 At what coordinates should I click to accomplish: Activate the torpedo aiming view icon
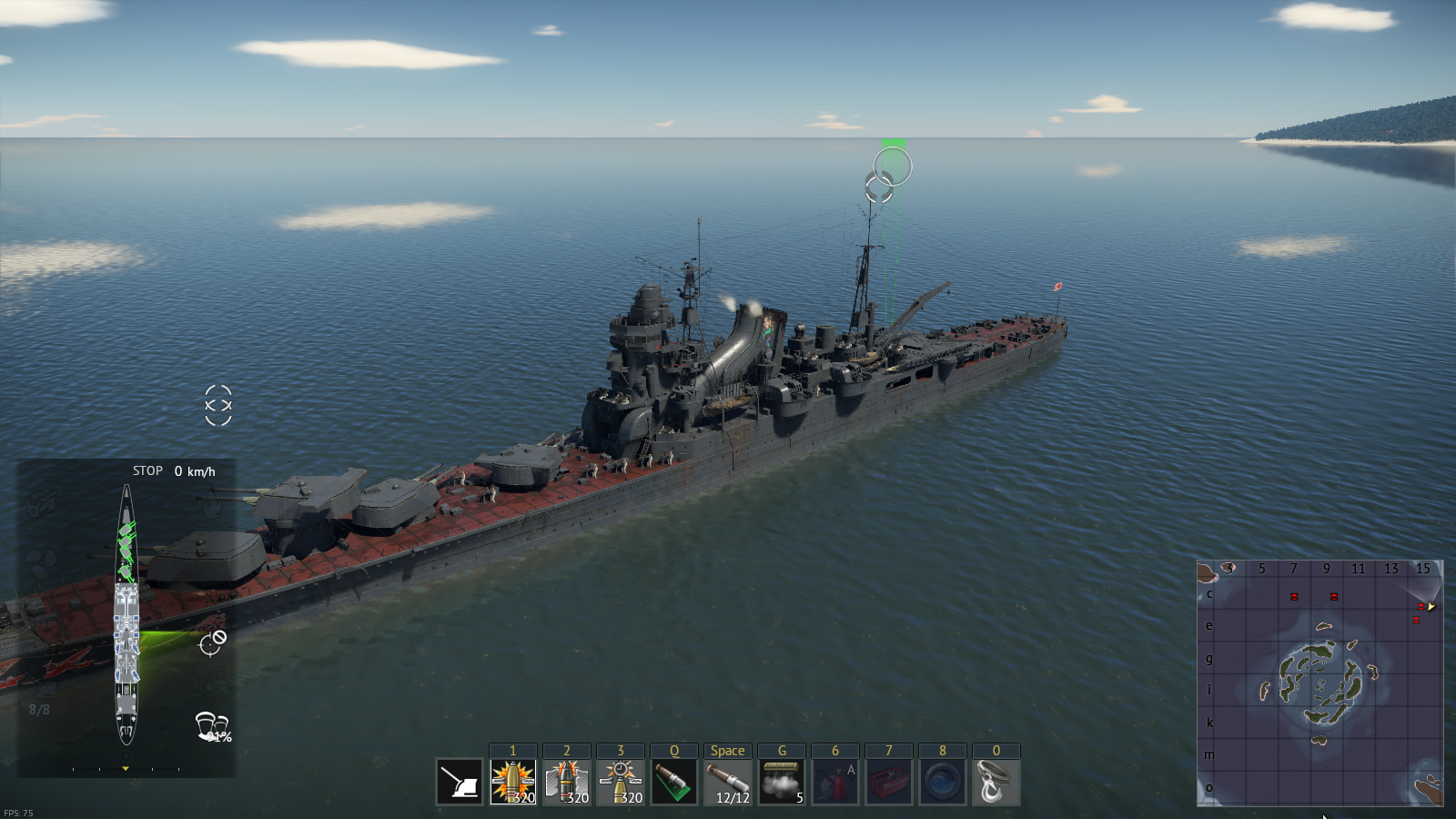point(674,782)
